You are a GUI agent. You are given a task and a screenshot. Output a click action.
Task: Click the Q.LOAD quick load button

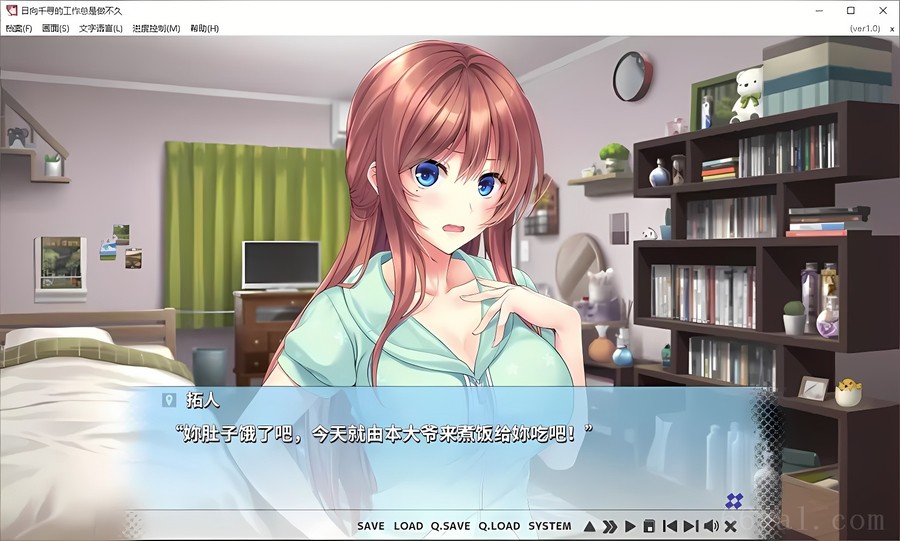tap(499, 526)
